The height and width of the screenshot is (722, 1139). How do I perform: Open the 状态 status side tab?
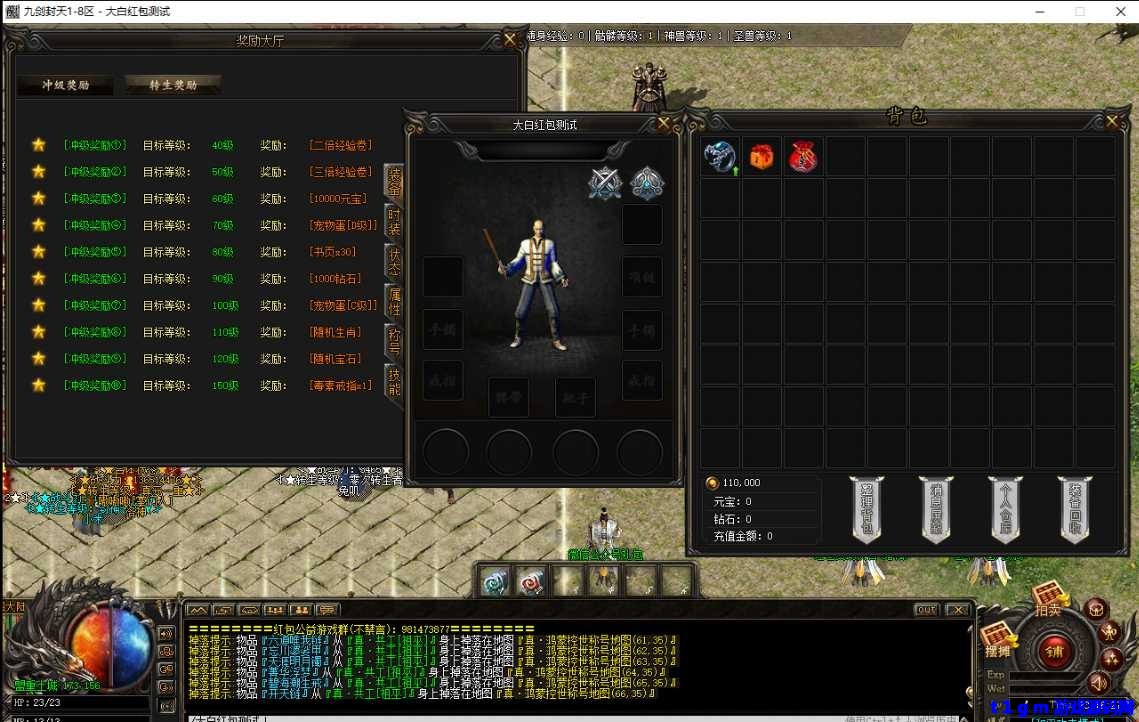pyautogui.click(x=394, y=261)
